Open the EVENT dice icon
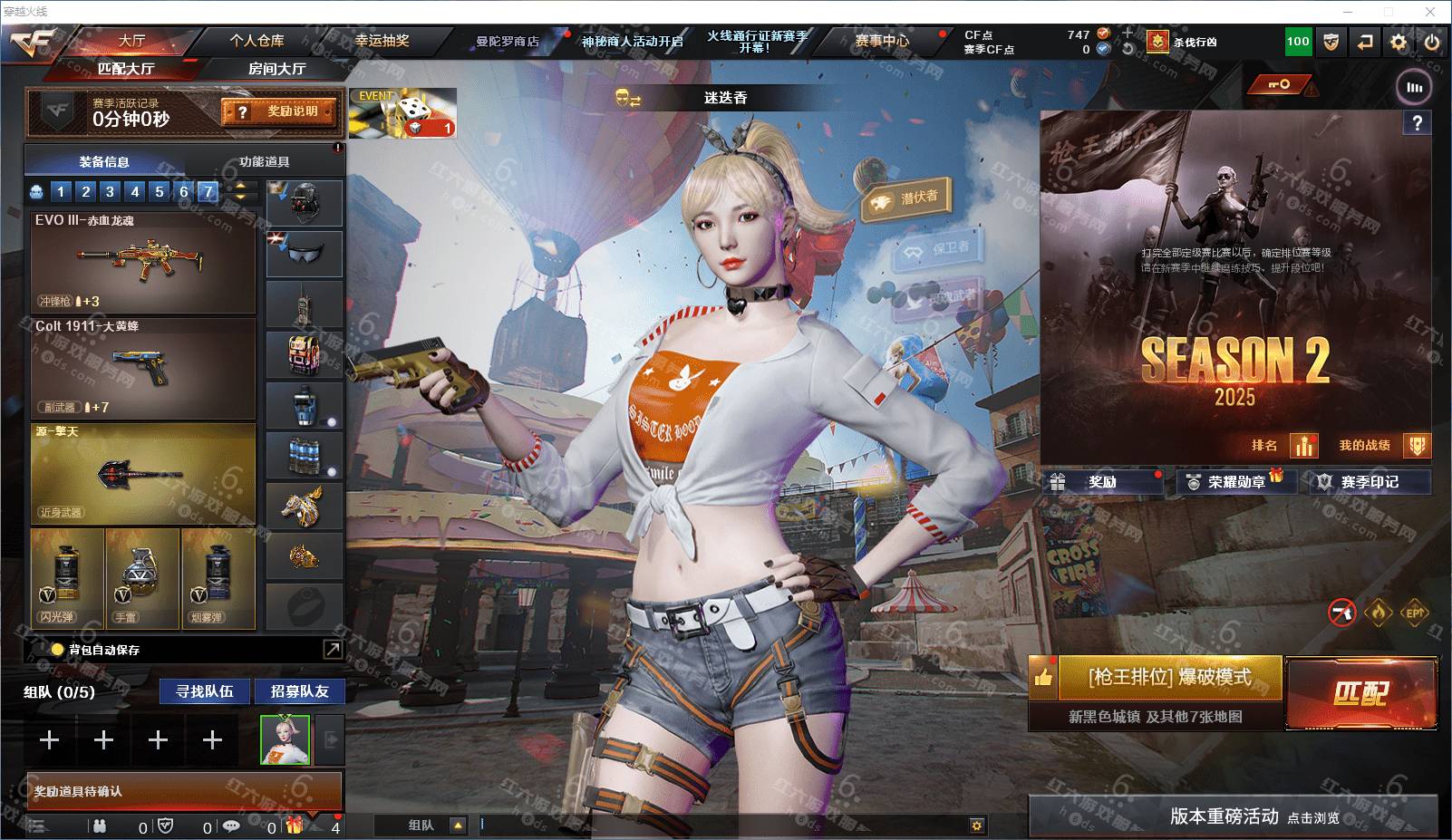The height and width of the screenshot is (840, 1452). pos(402,113)
